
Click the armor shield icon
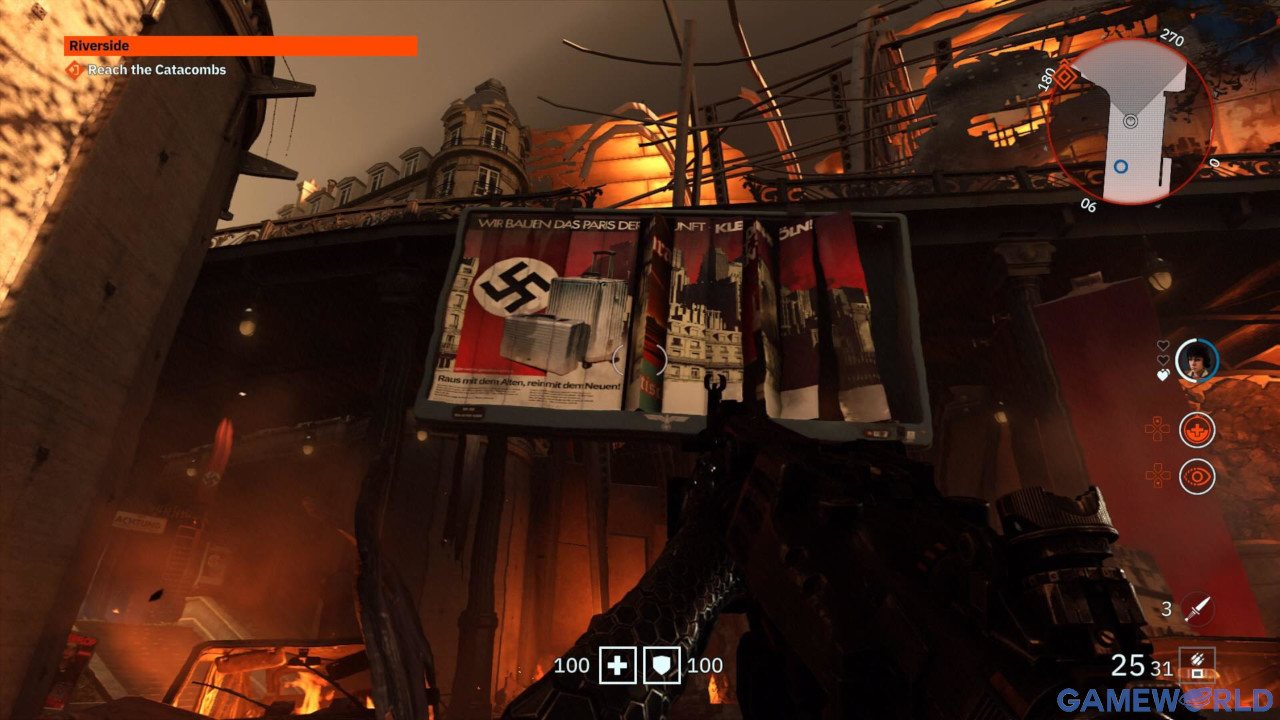pyautogui.click(x=662, y=666)
